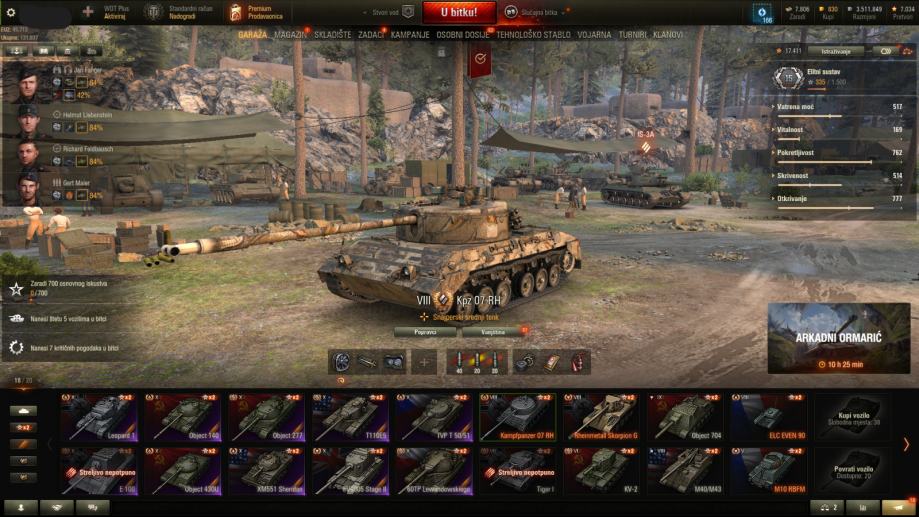Open the Magazin tab

tap(291, 34)
